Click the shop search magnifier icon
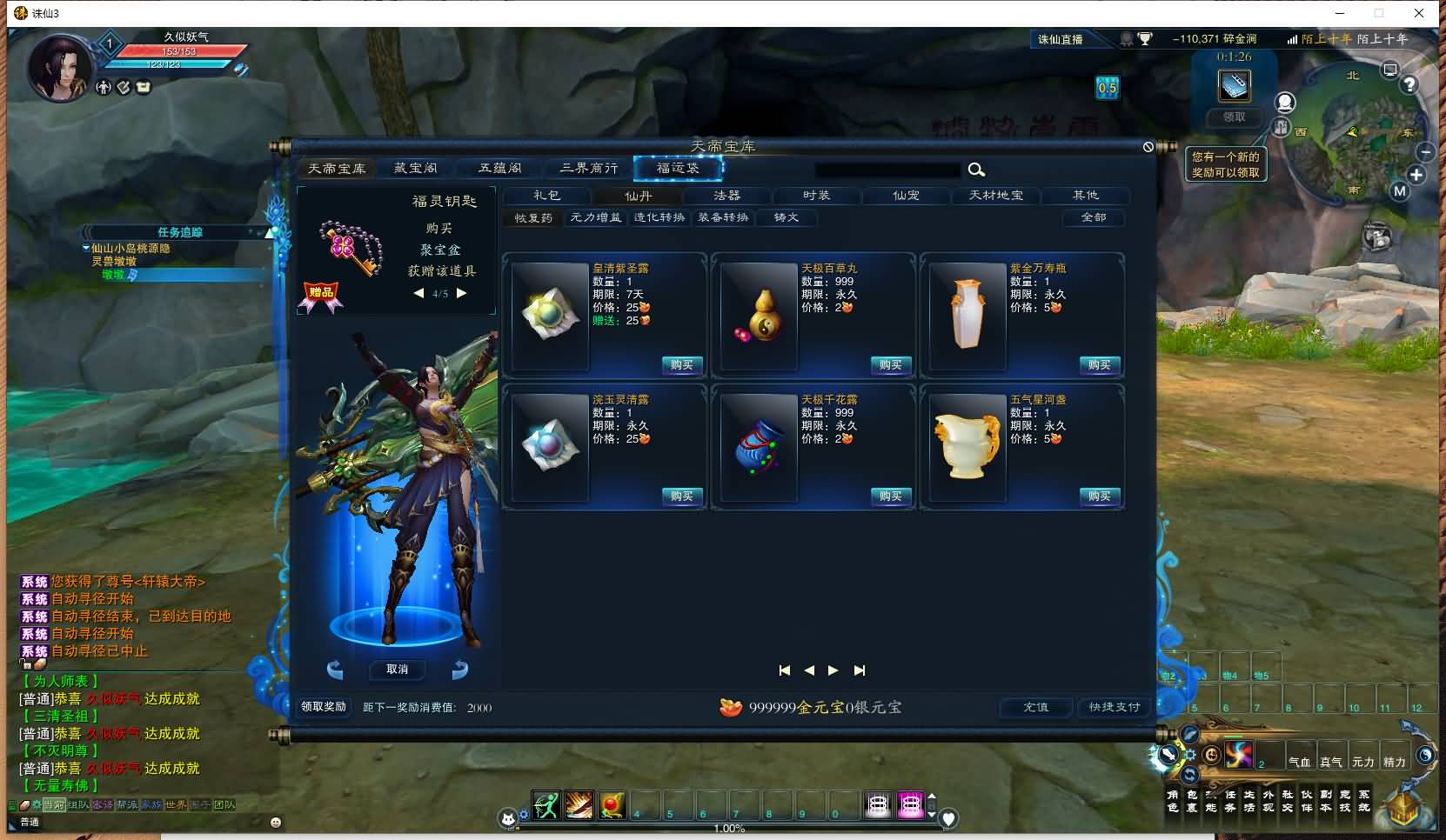The width and height of the screenshot is (1446, 840). pyautogui.click(x=976, y=170)
